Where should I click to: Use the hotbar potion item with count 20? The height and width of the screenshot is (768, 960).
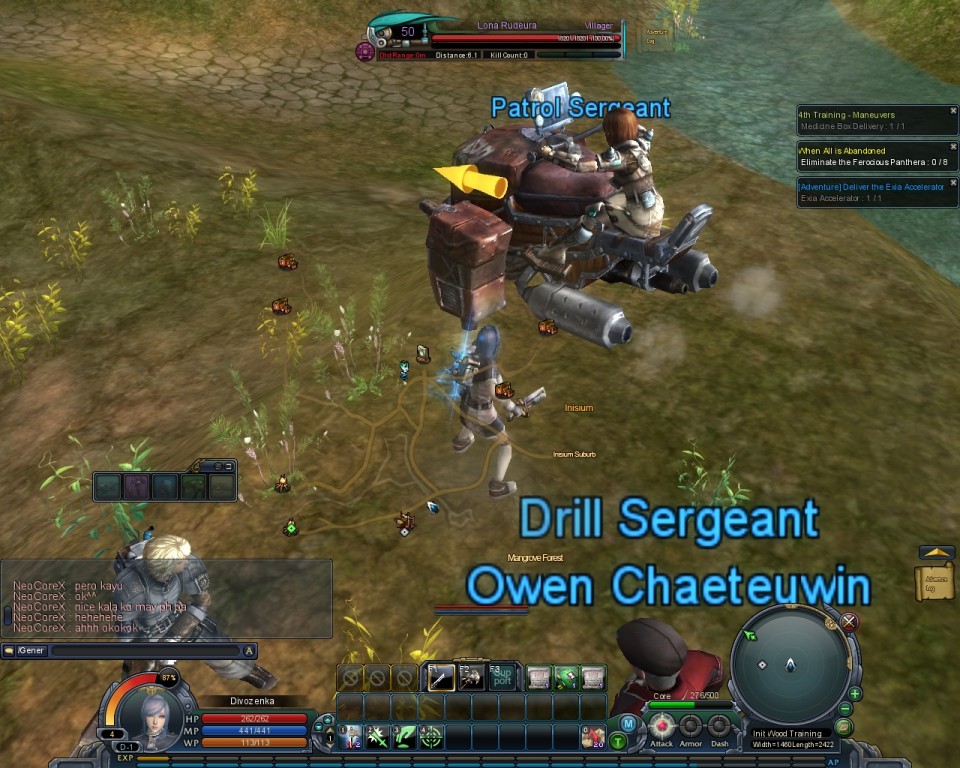(593, 737)
